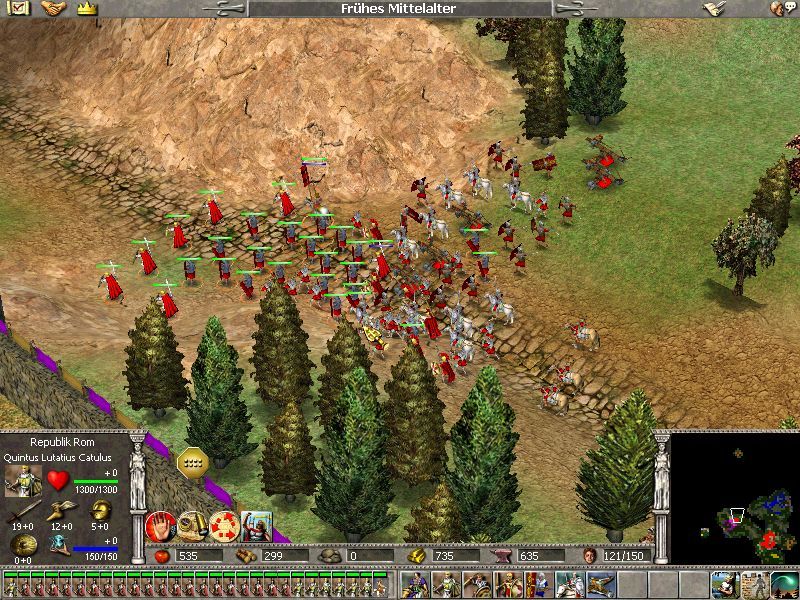Select the mounted horseman unit group

point(570,584)
